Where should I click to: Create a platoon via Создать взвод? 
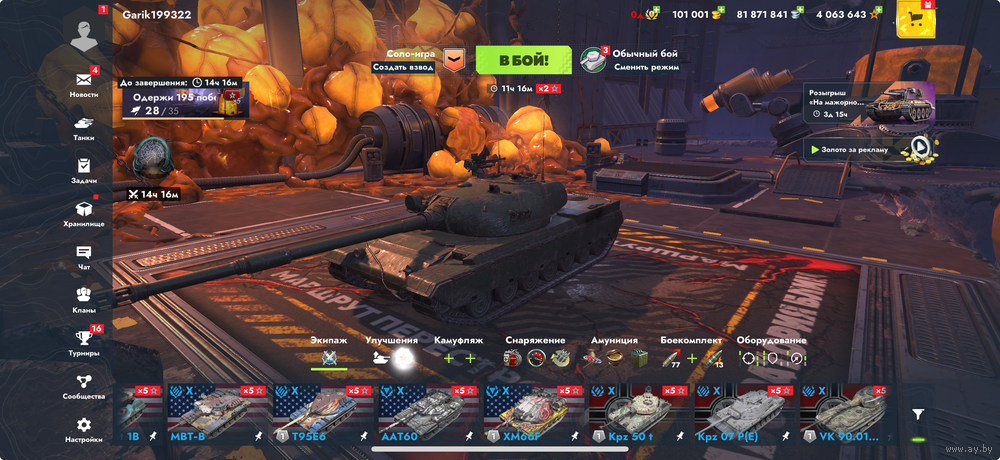403,67
